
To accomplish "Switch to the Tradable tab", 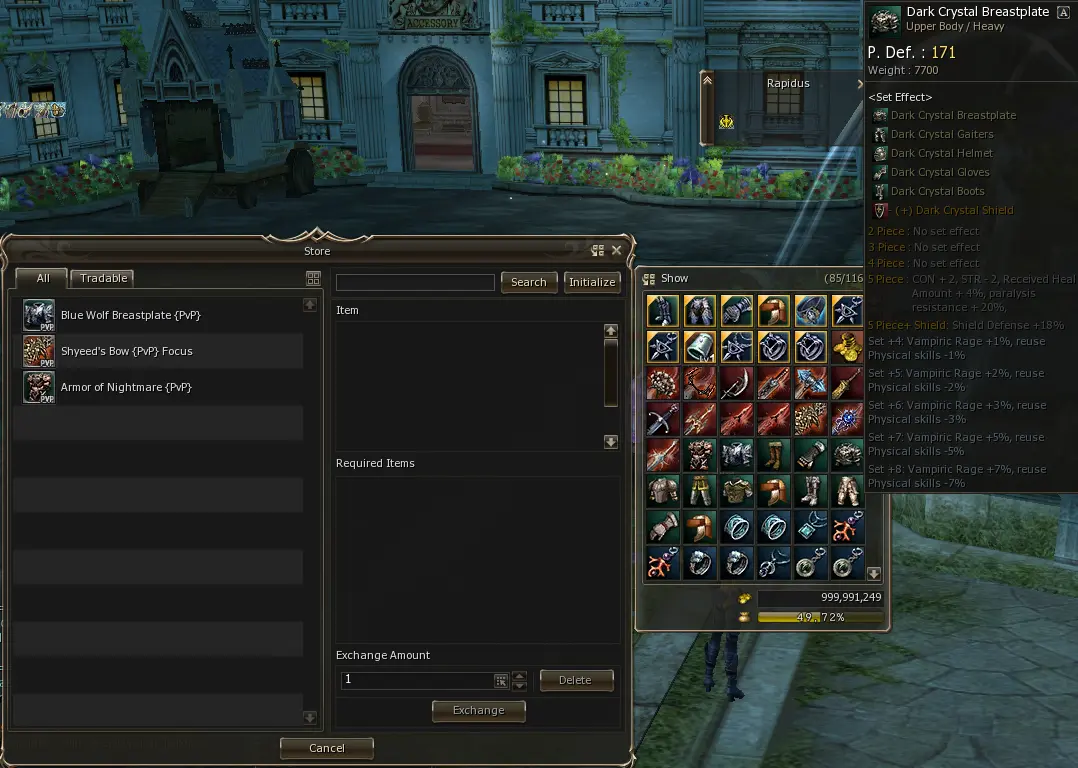I will pyautogui.click(x=103, y=279).
